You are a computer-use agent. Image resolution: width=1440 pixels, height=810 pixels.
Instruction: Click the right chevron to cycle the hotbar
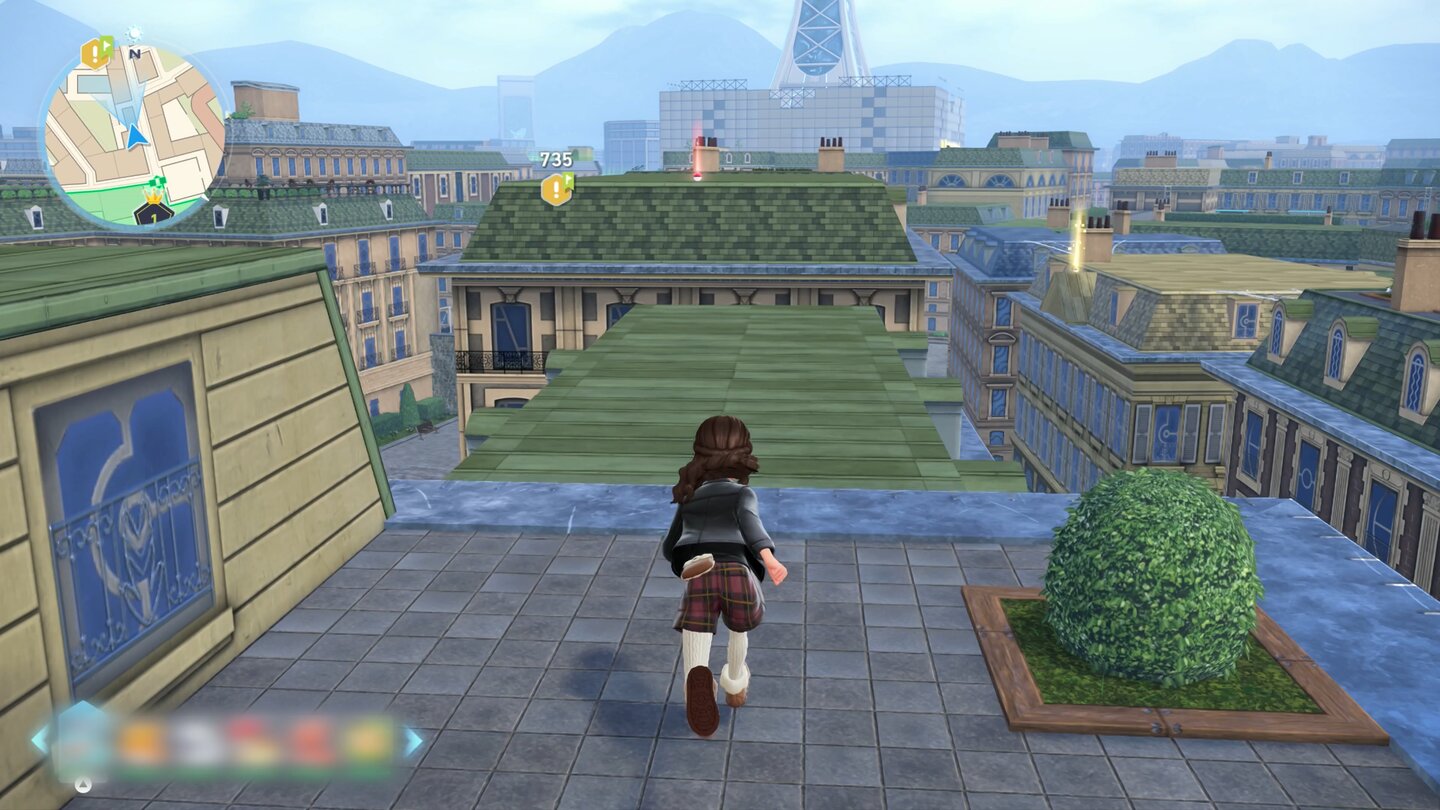click(413, 740)
